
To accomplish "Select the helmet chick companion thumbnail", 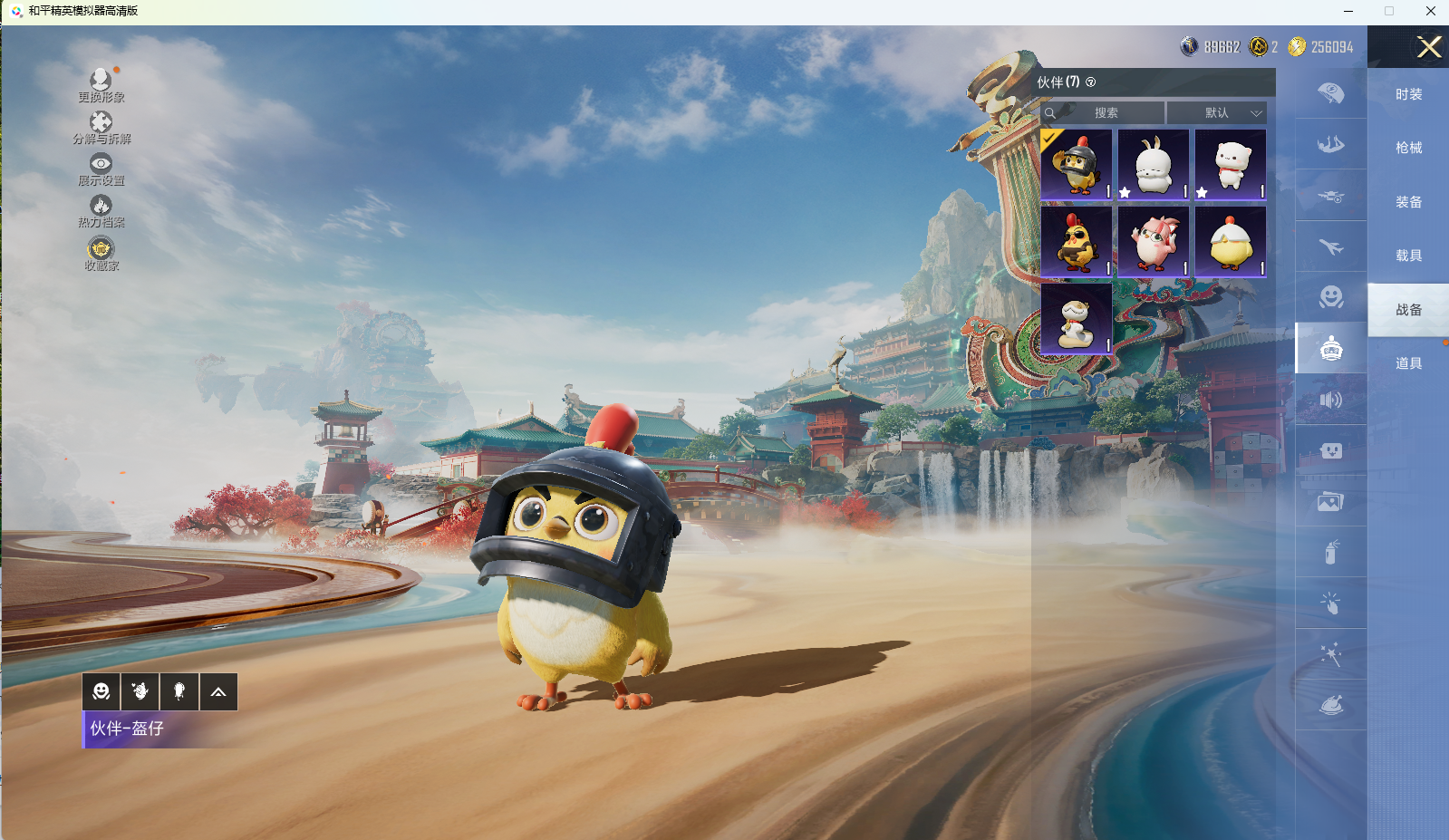I will (x=1077, y=164).
